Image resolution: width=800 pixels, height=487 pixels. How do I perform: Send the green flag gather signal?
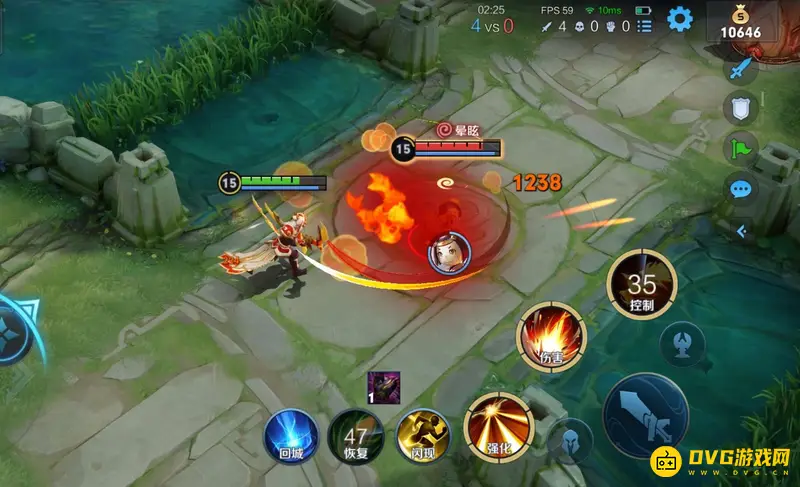point(740,149)
